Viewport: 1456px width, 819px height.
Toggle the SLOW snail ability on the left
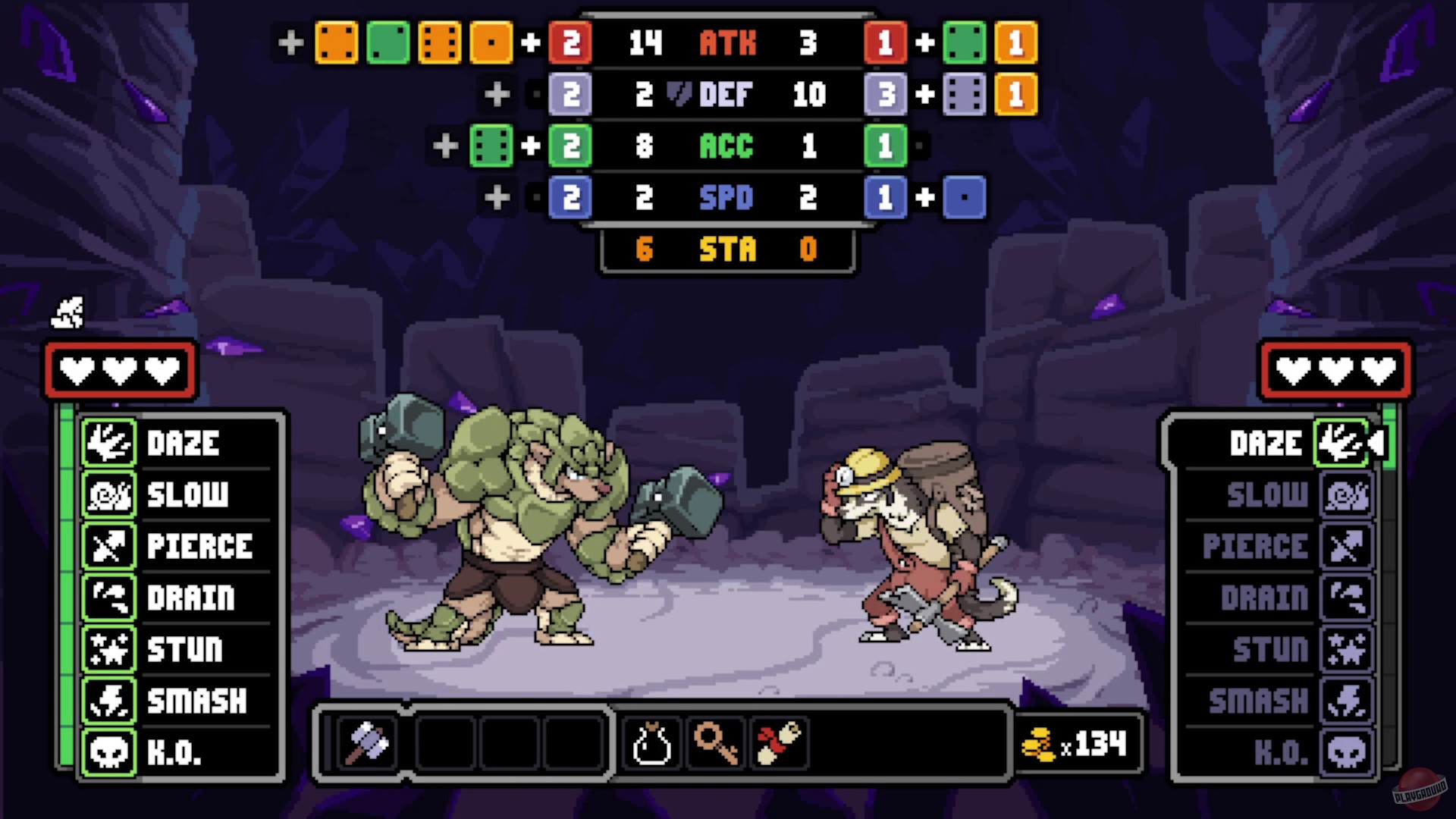(108, 494)
